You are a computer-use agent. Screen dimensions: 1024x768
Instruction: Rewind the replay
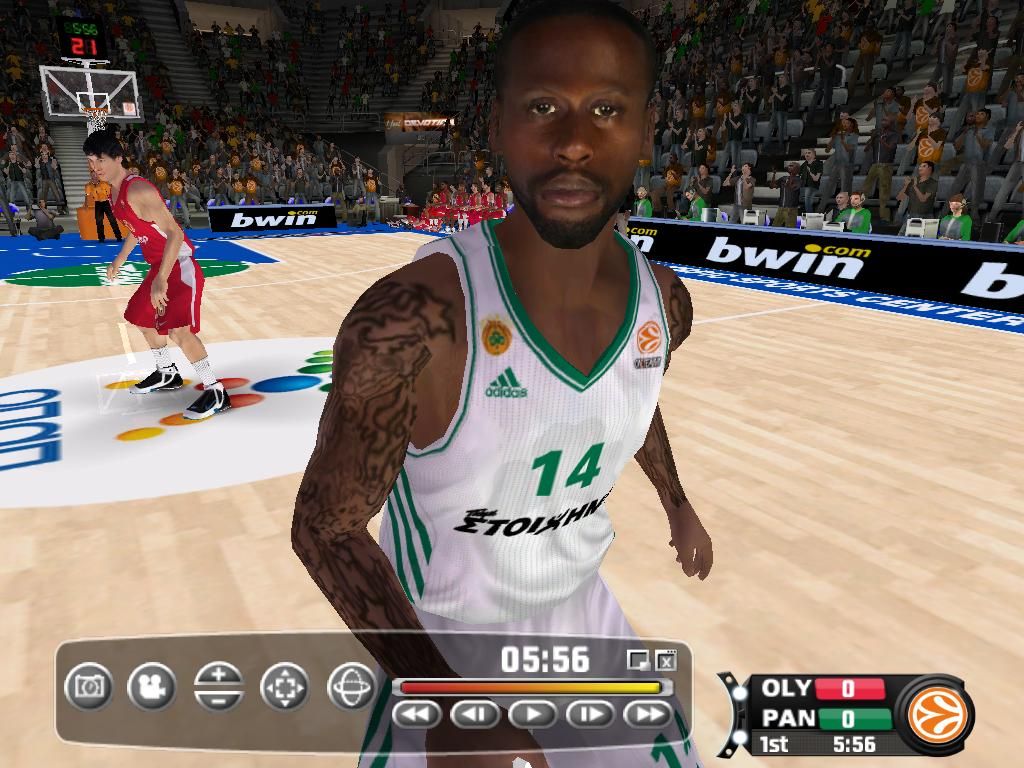(x=417, y=714)
